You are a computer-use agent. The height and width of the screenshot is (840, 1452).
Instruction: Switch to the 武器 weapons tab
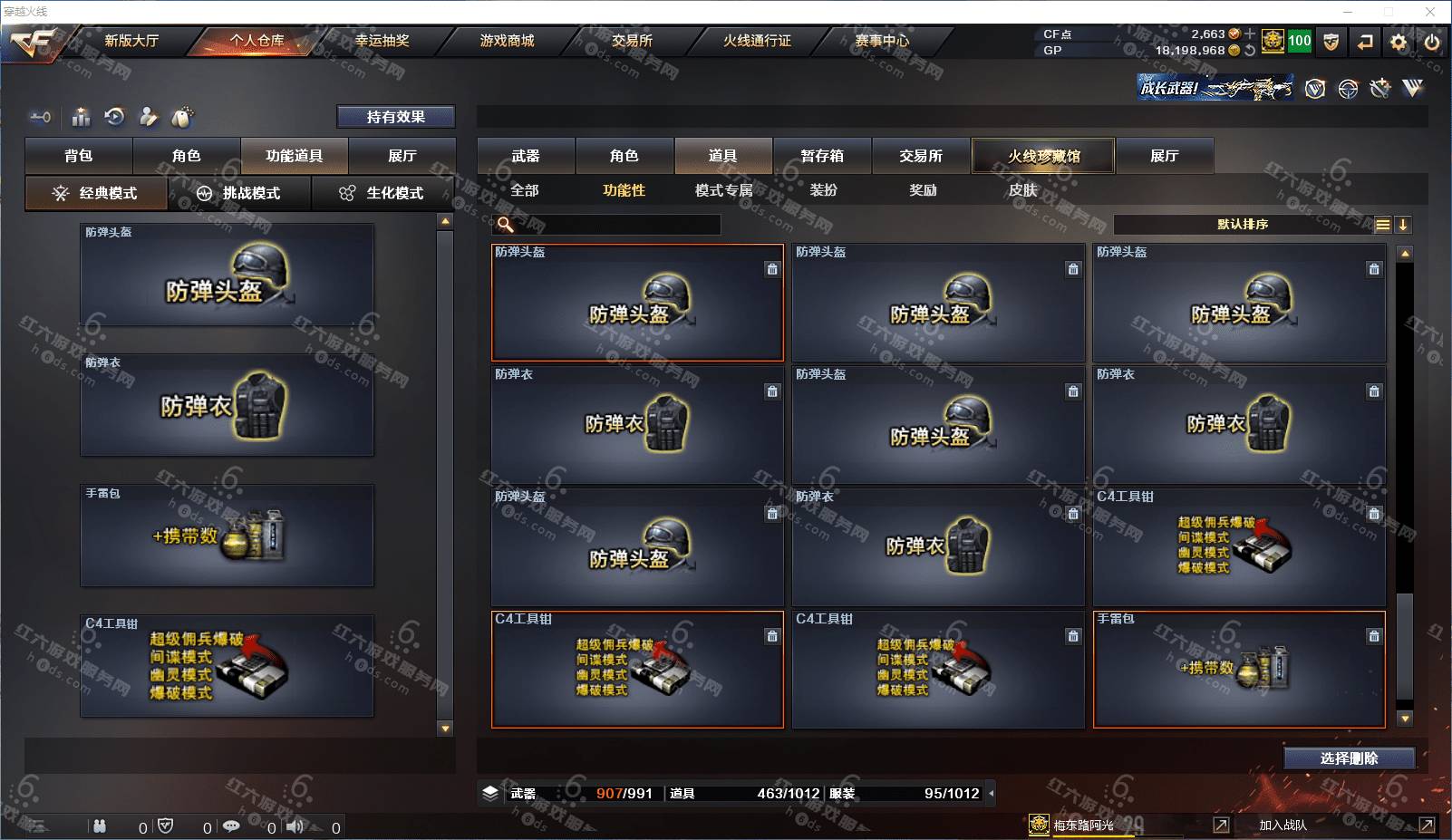[x=526, y=156]
